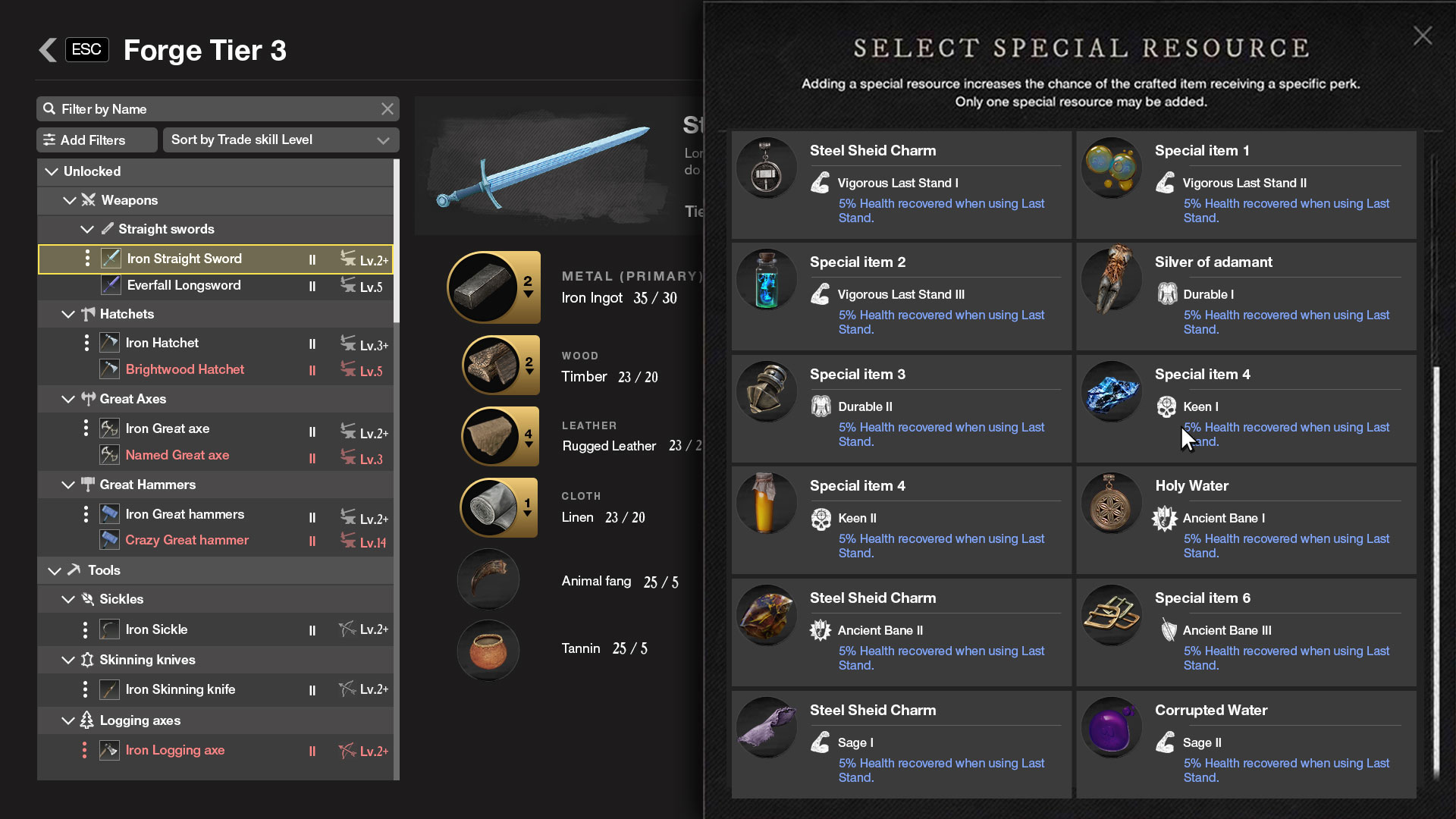The image size is (1456, 819).
Task: Select Everfall Longsword recipe
Action: 184,286
